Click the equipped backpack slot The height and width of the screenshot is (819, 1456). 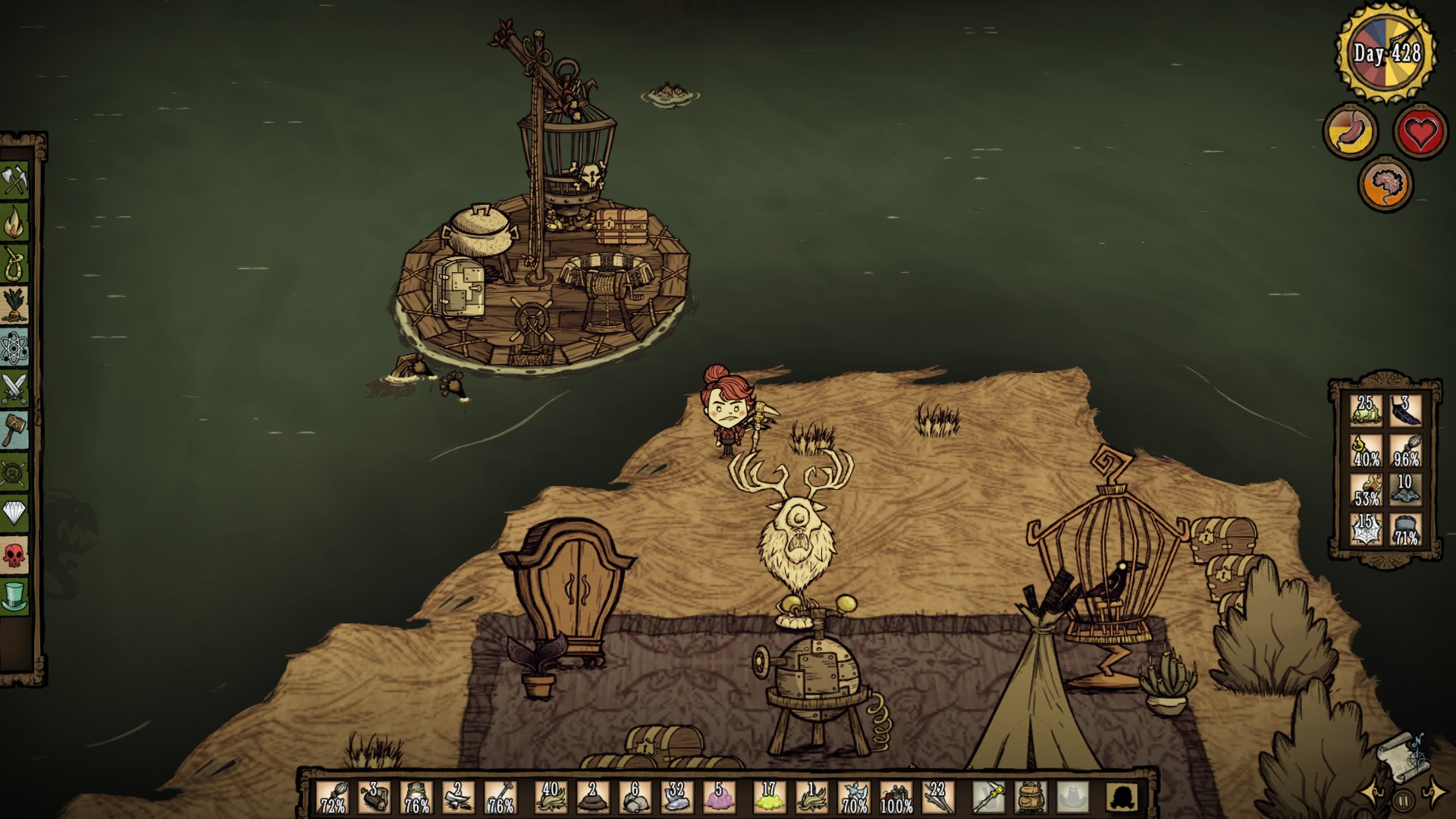1030,797
